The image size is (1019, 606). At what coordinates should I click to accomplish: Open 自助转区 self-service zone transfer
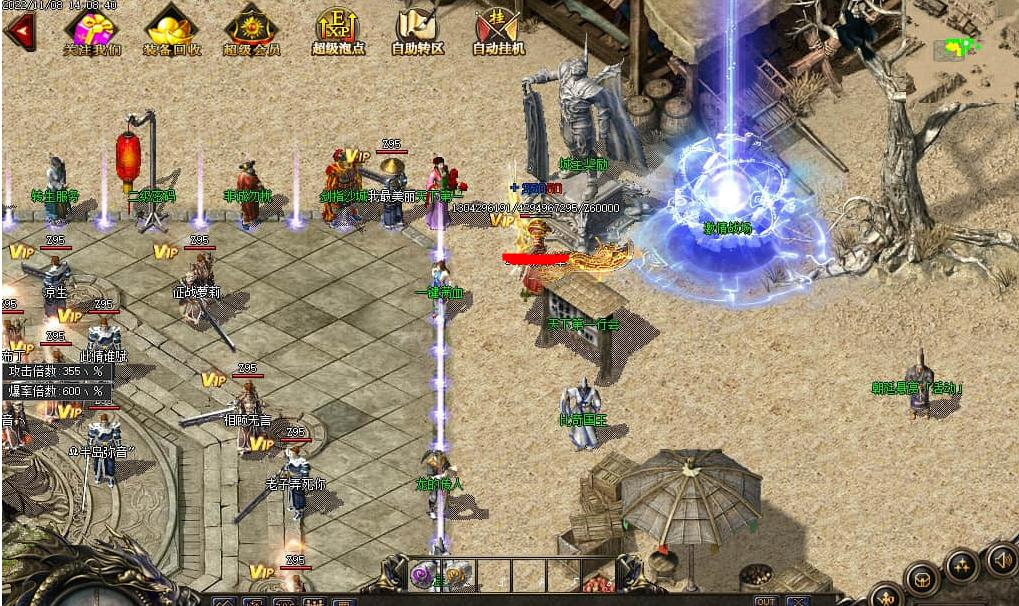[x=417, y=30]
